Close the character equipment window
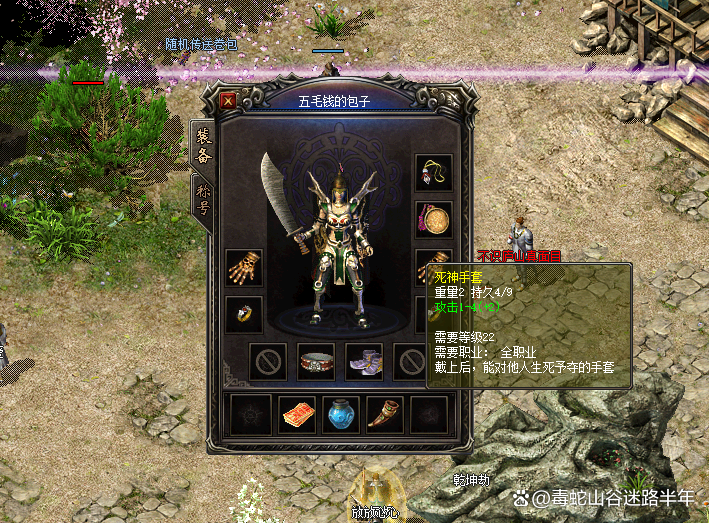 (229, 101)
